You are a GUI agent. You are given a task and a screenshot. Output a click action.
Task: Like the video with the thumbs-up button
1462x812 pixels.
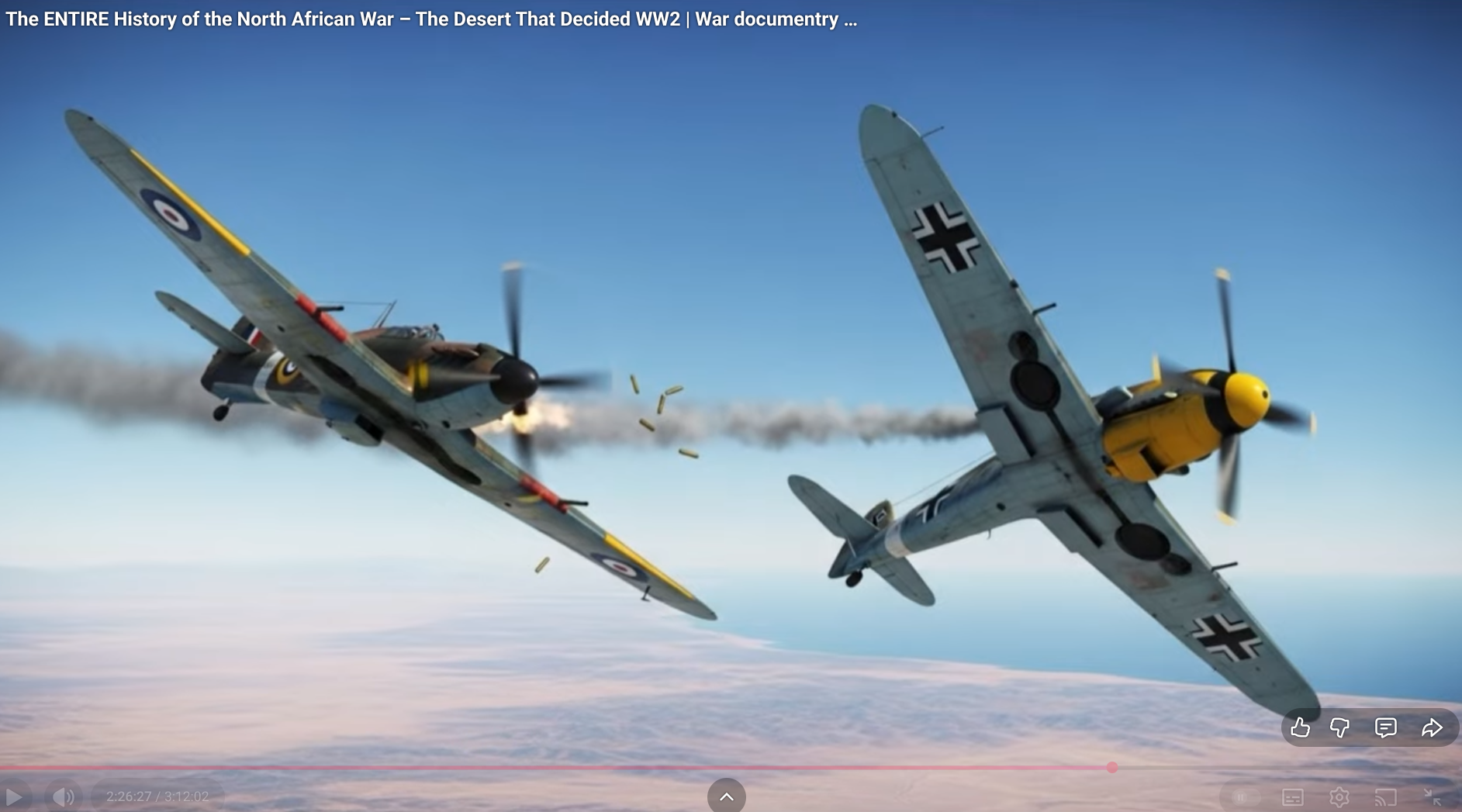point(1300,727)
